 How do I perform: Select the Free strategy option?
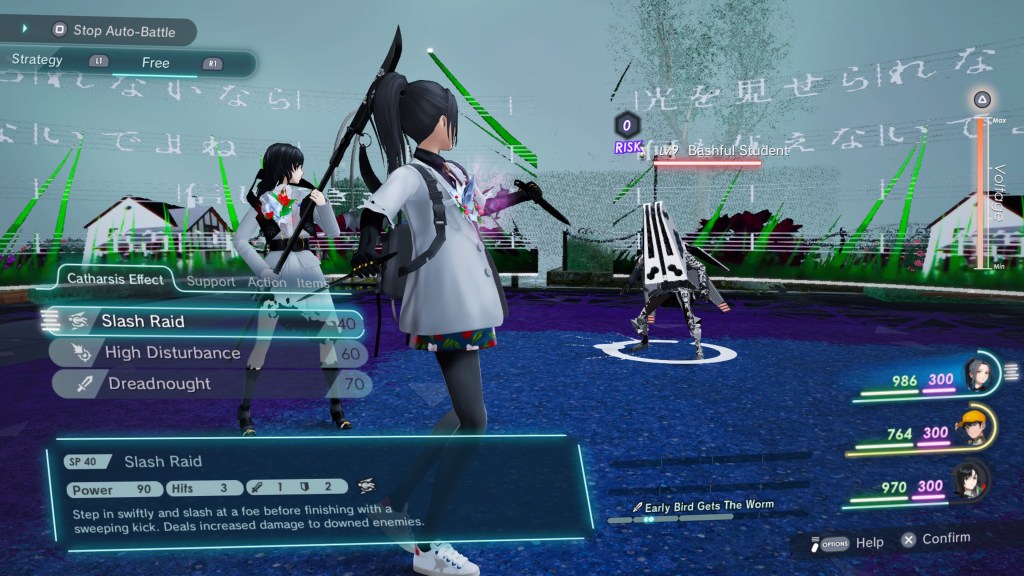[155, 63]
